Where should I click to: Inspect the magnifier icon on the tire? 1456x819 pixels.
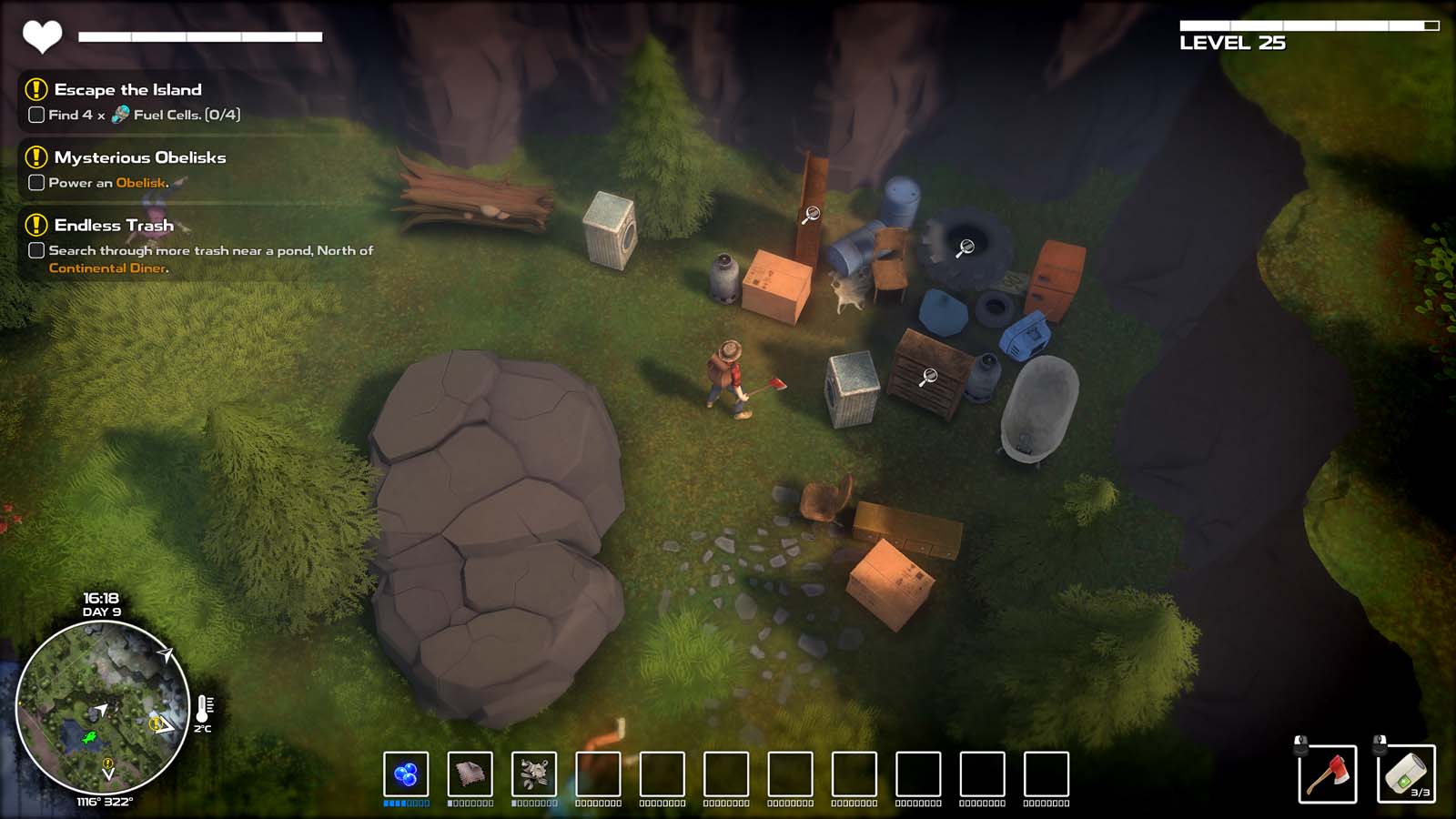point(966,247)
